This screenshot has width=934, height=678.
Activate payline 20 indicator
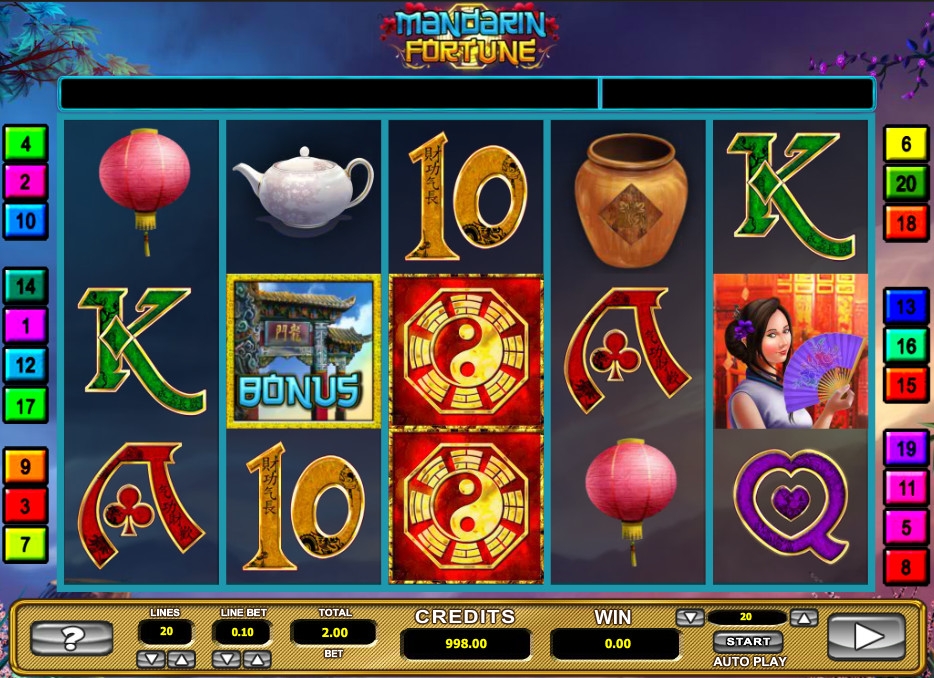click(x=906, y=184)
